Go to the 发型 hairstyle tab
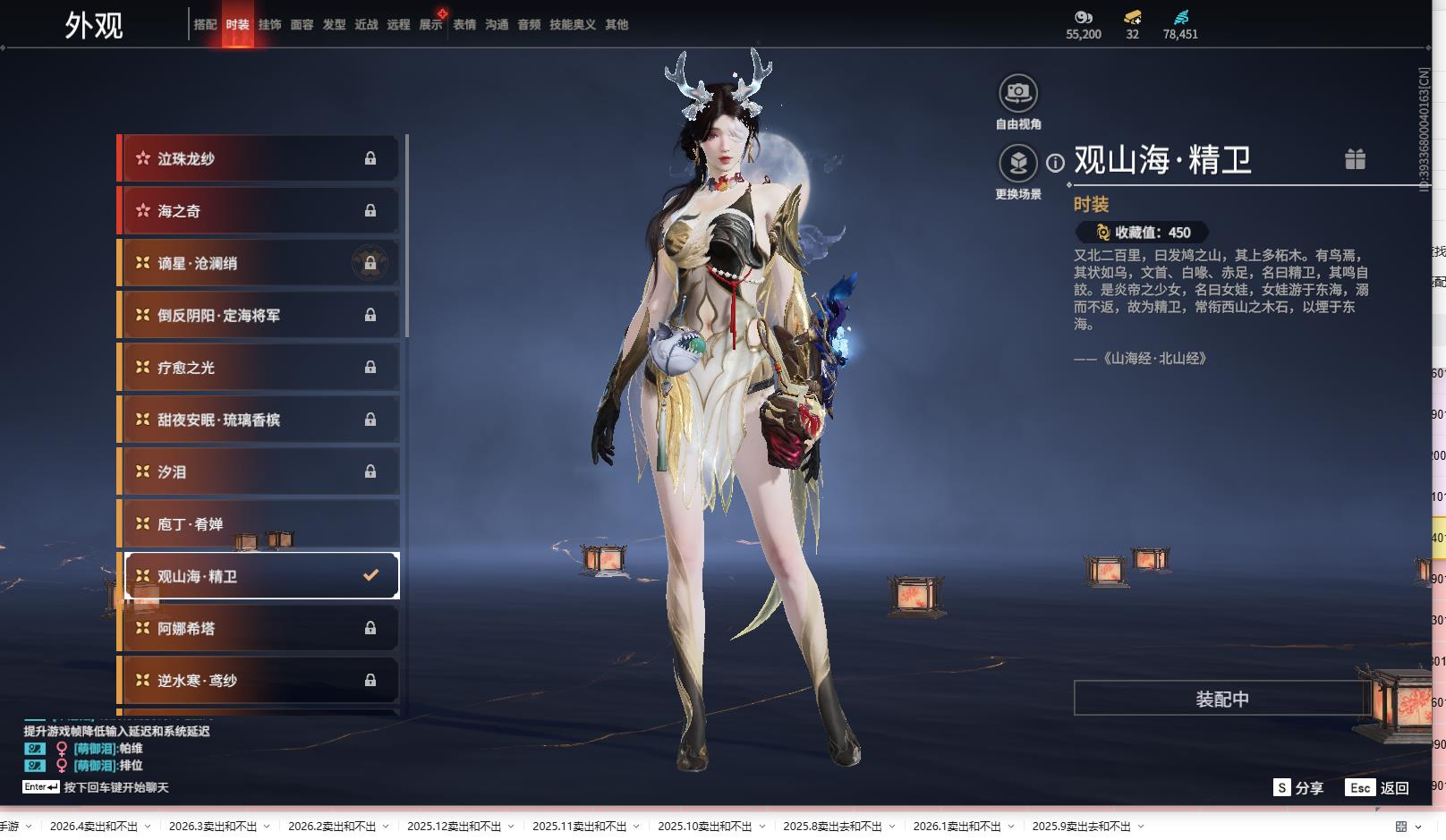Screen dimensions: 1446x840 [334, 25]
